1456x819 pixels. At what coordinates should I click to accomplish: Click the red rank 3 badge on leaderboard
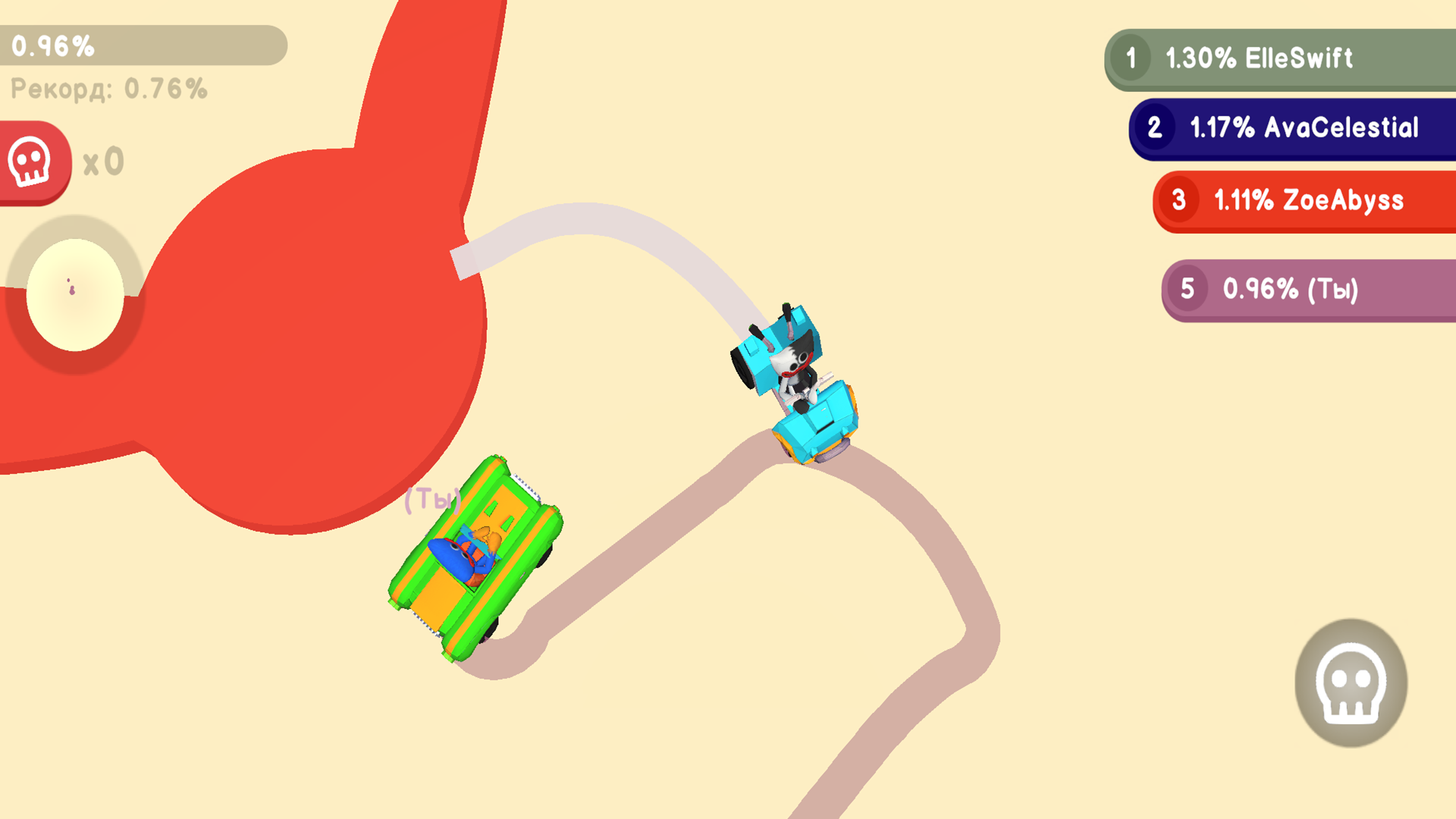coord(1181,200)
